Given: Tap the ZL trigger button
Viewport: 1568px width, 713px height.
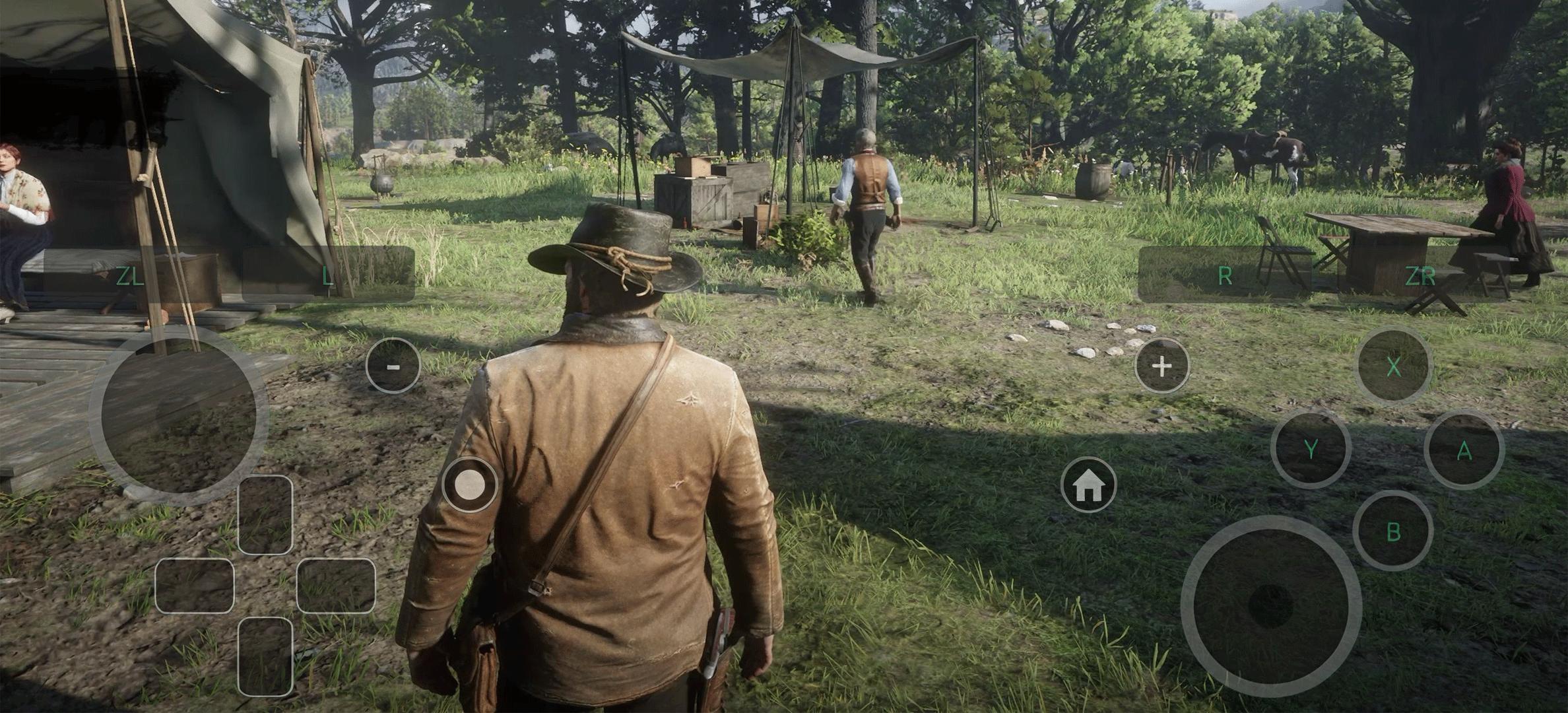Looking at the screenshot, I should pos(129,275).
